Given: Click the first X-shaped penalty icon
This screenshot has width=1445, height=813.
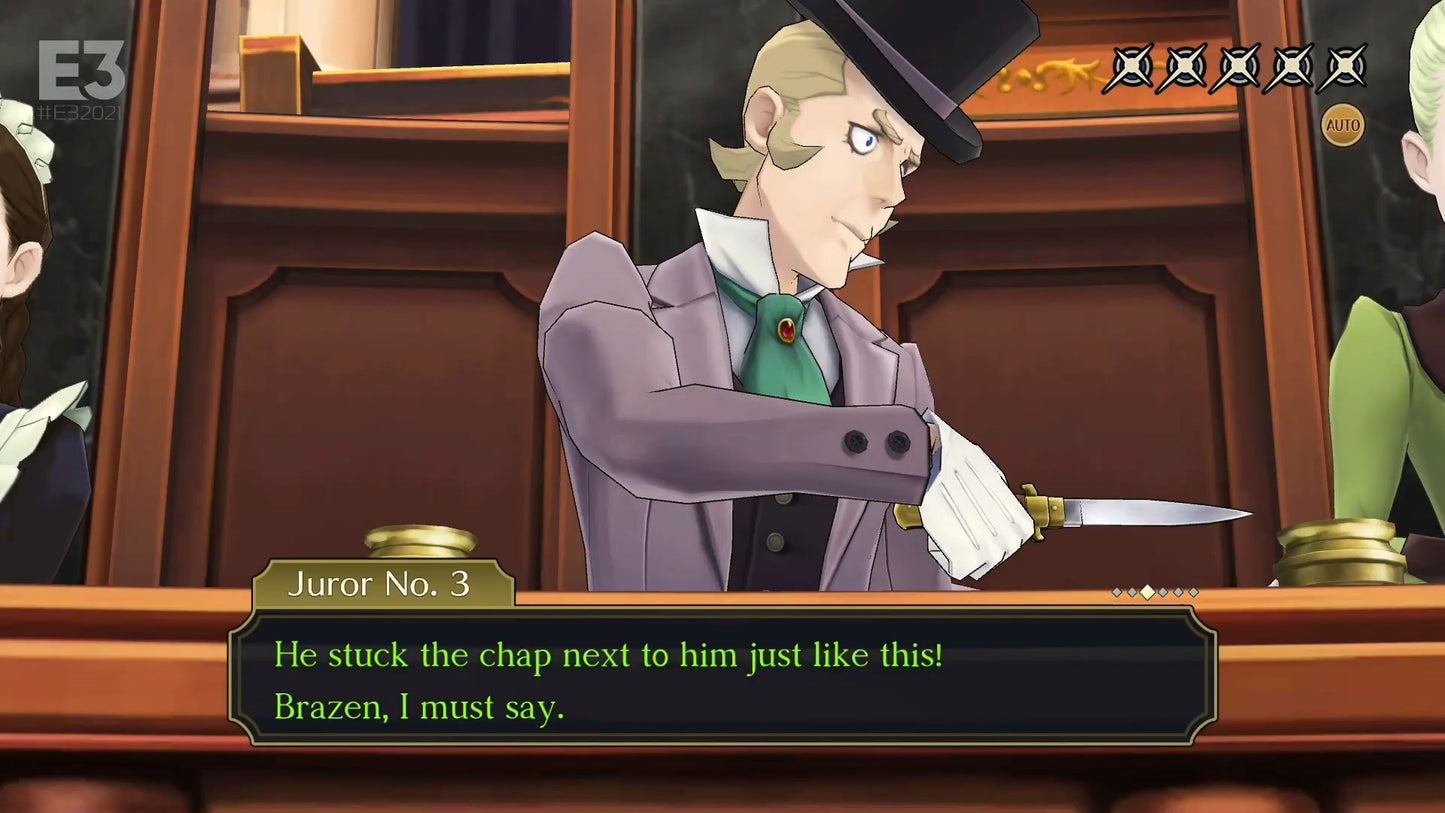Looking at the screenshot, I should 1131,70.
